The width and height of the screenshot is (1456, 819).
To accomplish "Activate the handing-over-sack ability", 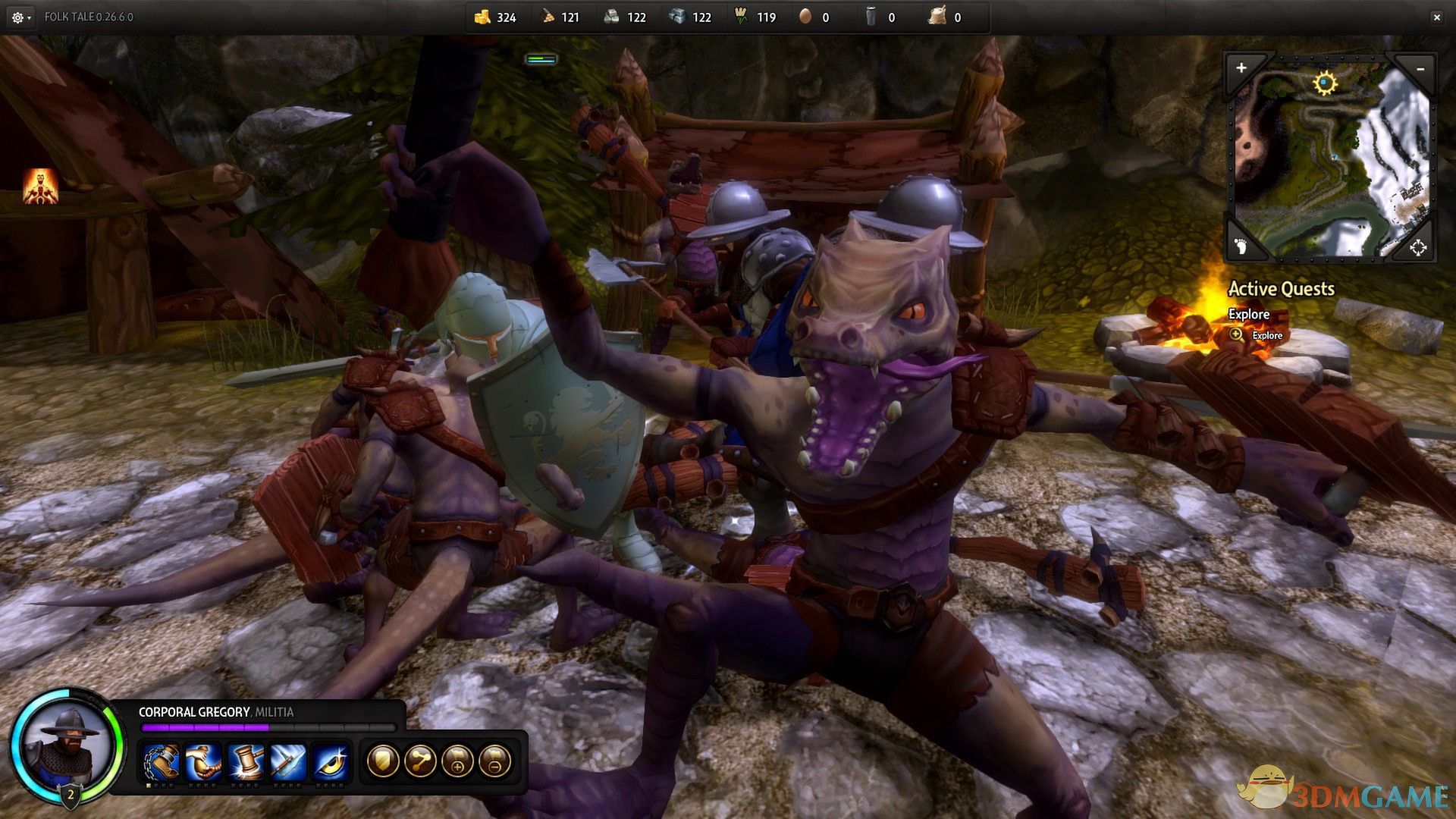I will click(x=204, y=761).
